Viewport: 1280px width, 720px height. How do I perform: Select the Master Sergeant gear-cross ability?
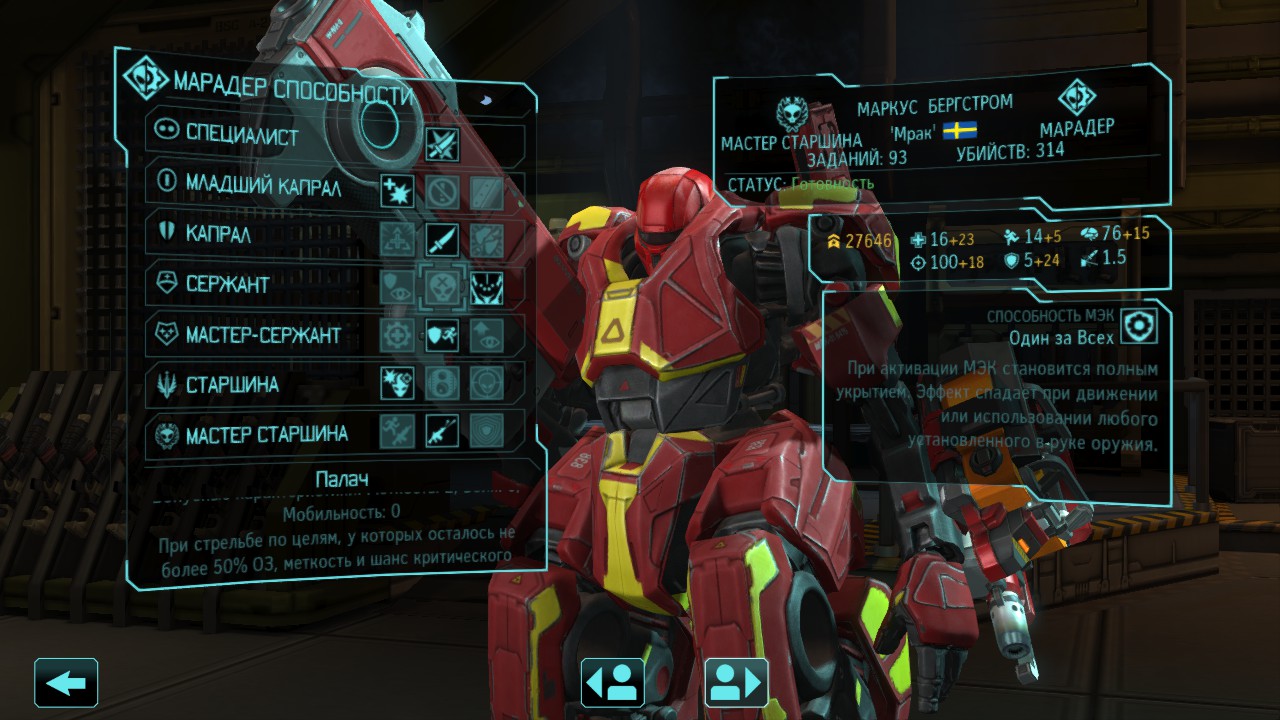tap(397, 336)
